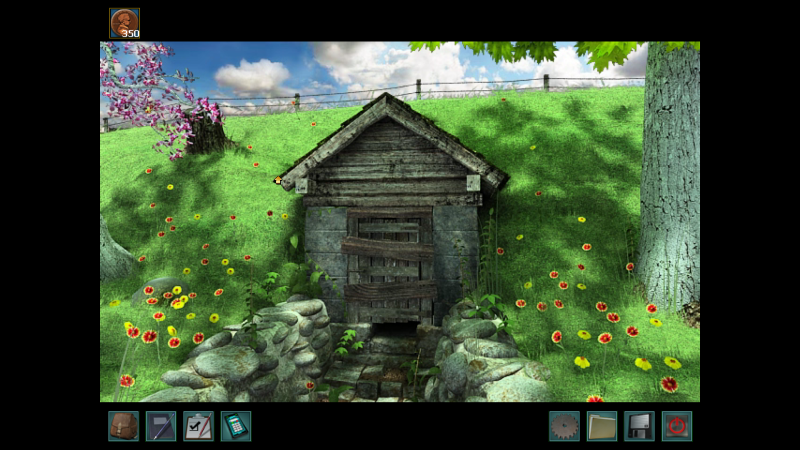Open game options via the gear icon
Screen dimensions: 800x450
point(564,426)
